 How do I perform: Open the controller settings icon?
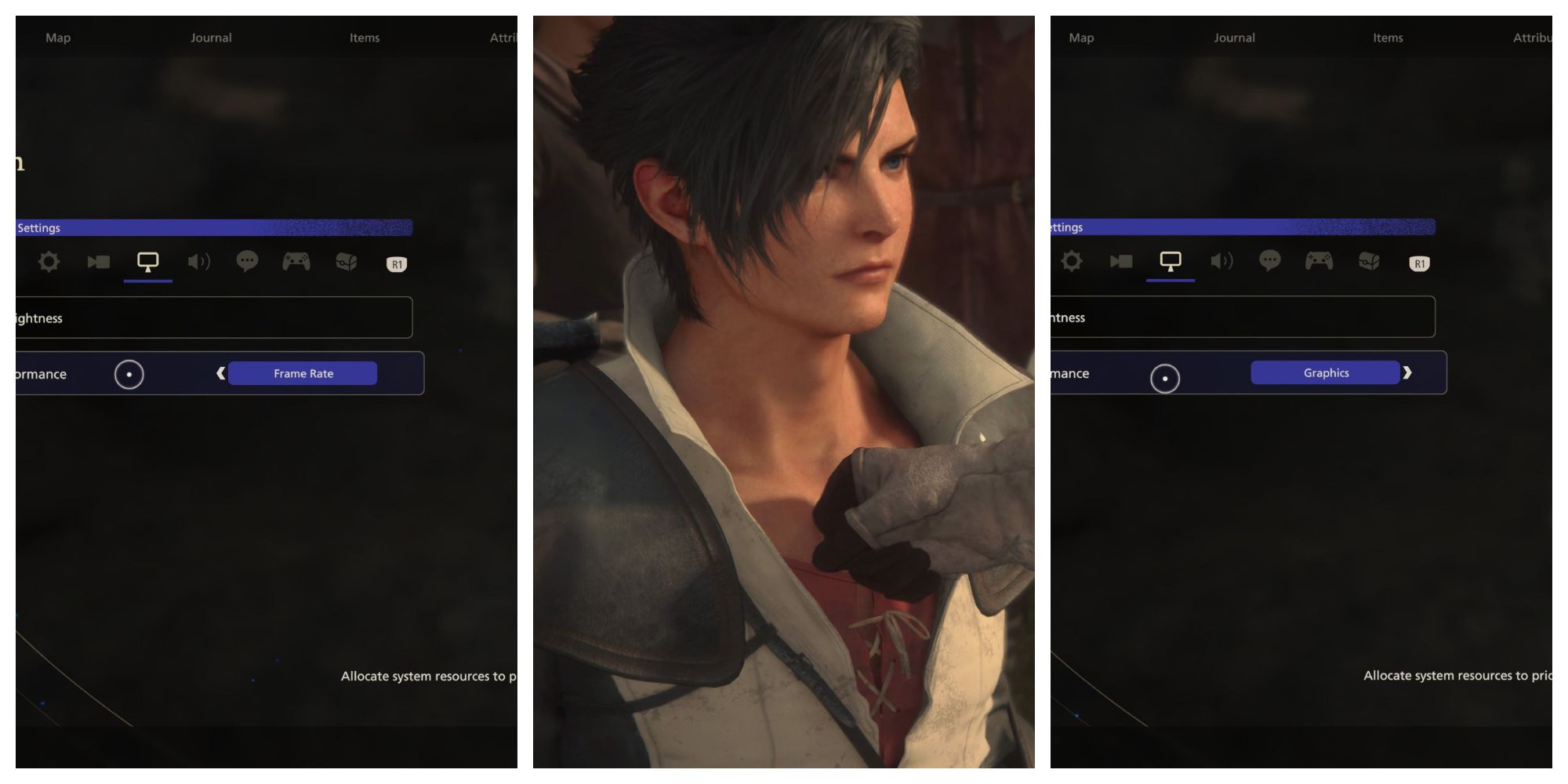[x=296, y=262]
